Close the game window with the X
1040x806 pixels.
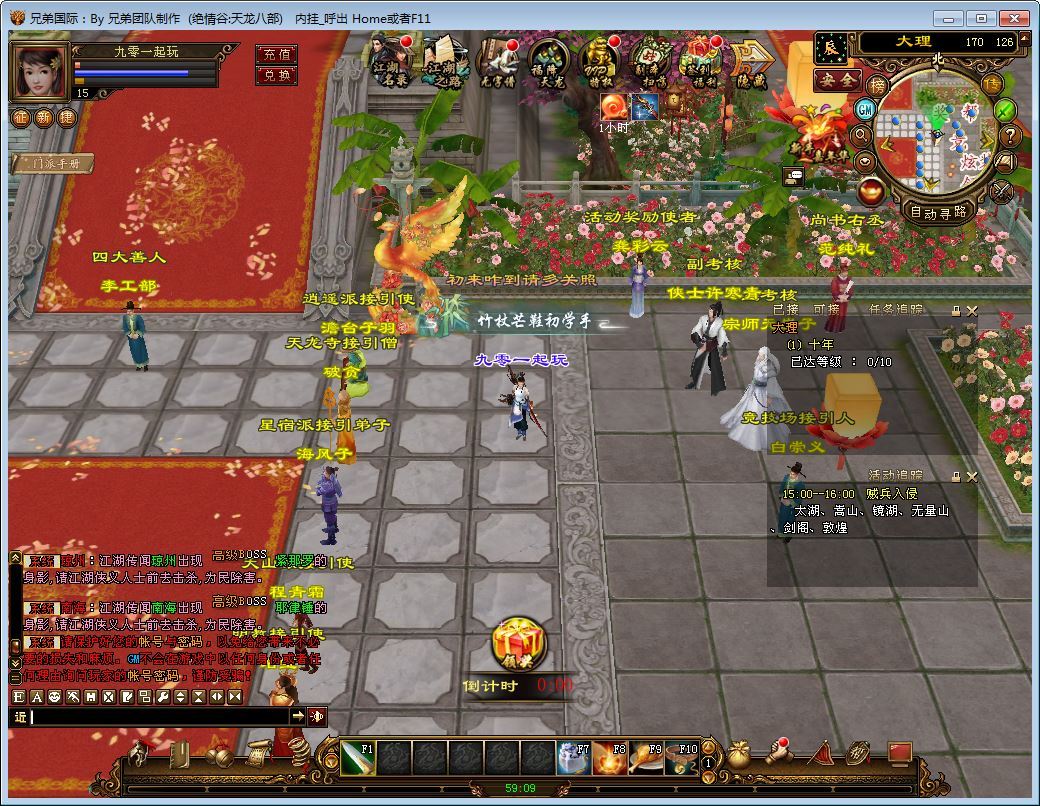pyautogui.click(x=1016, y=18)
